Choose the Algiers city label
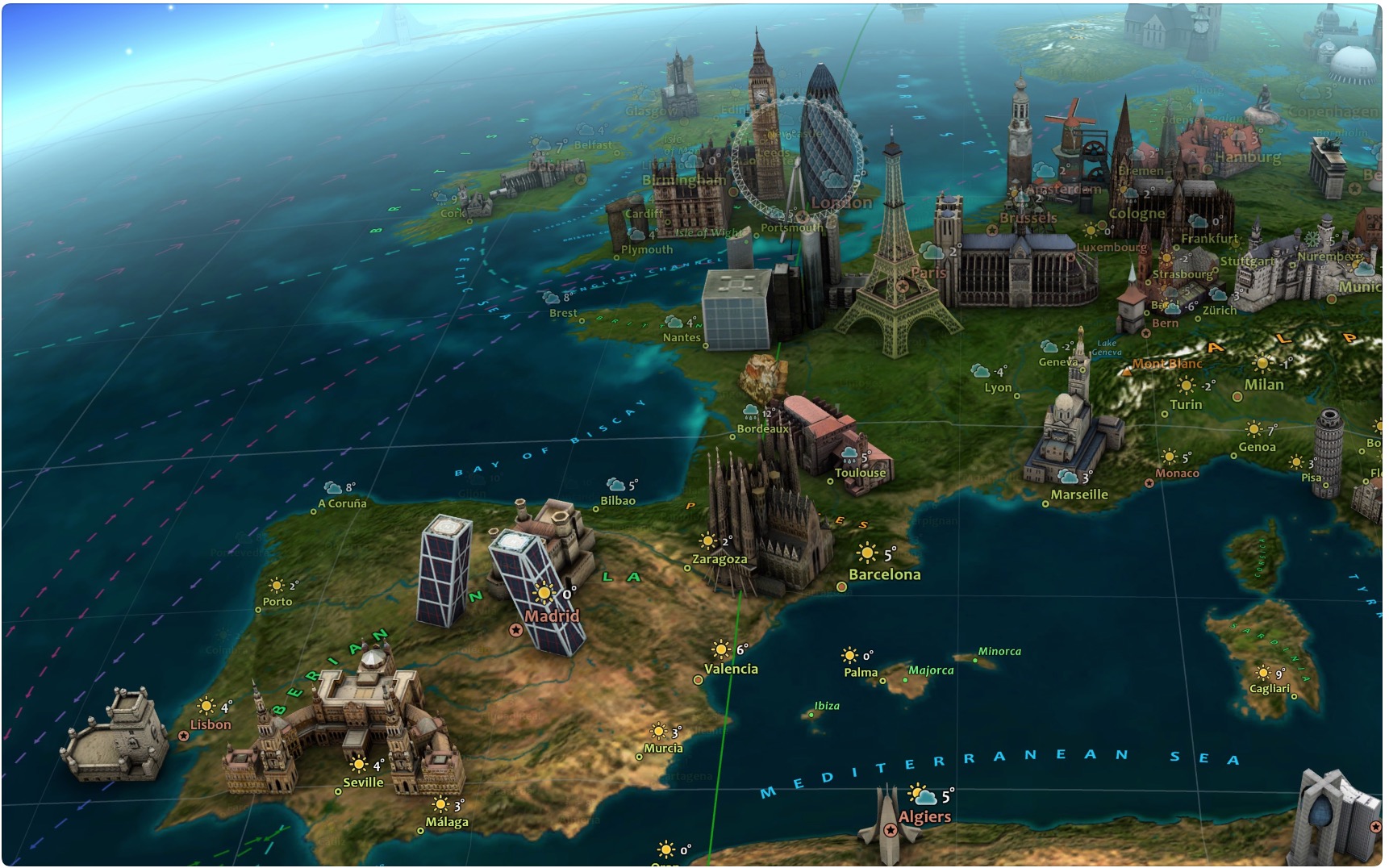Screen dimensions: 1389x868 point(924,816)
